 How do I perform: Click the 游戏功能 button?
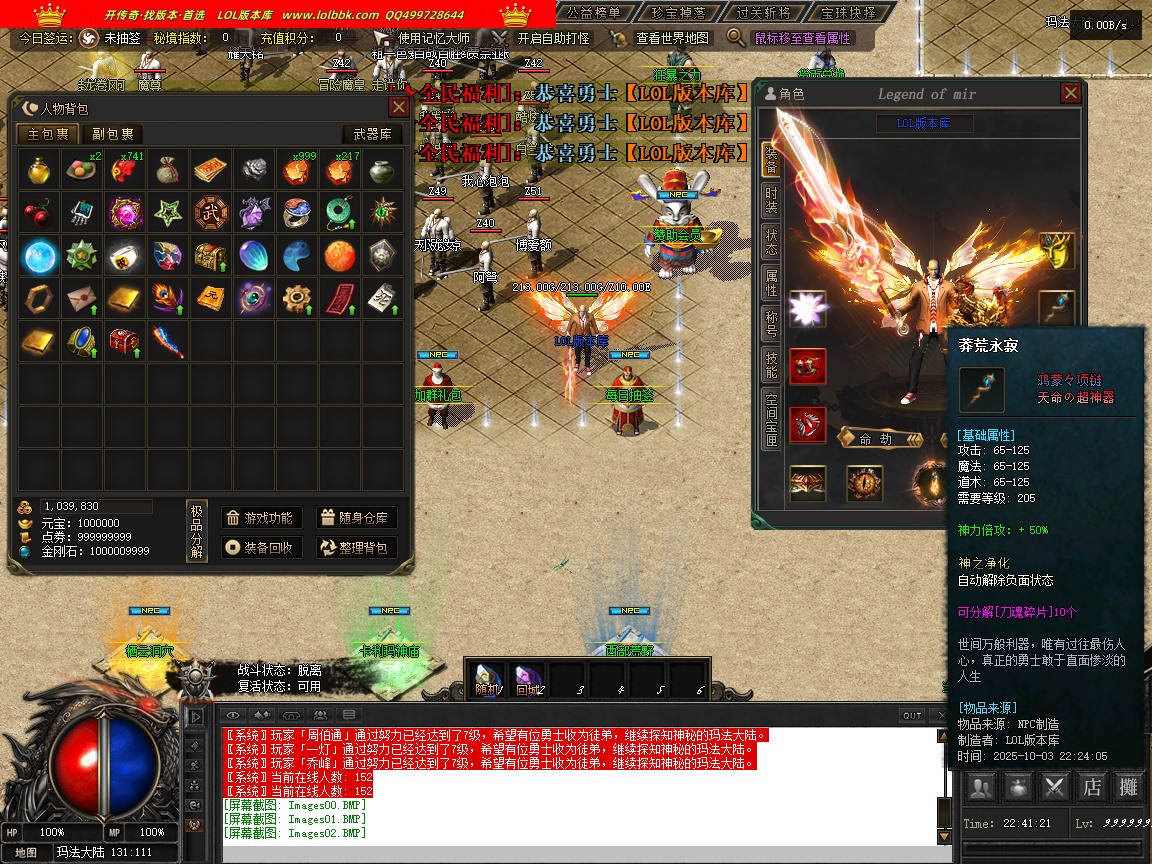point(261,518)
